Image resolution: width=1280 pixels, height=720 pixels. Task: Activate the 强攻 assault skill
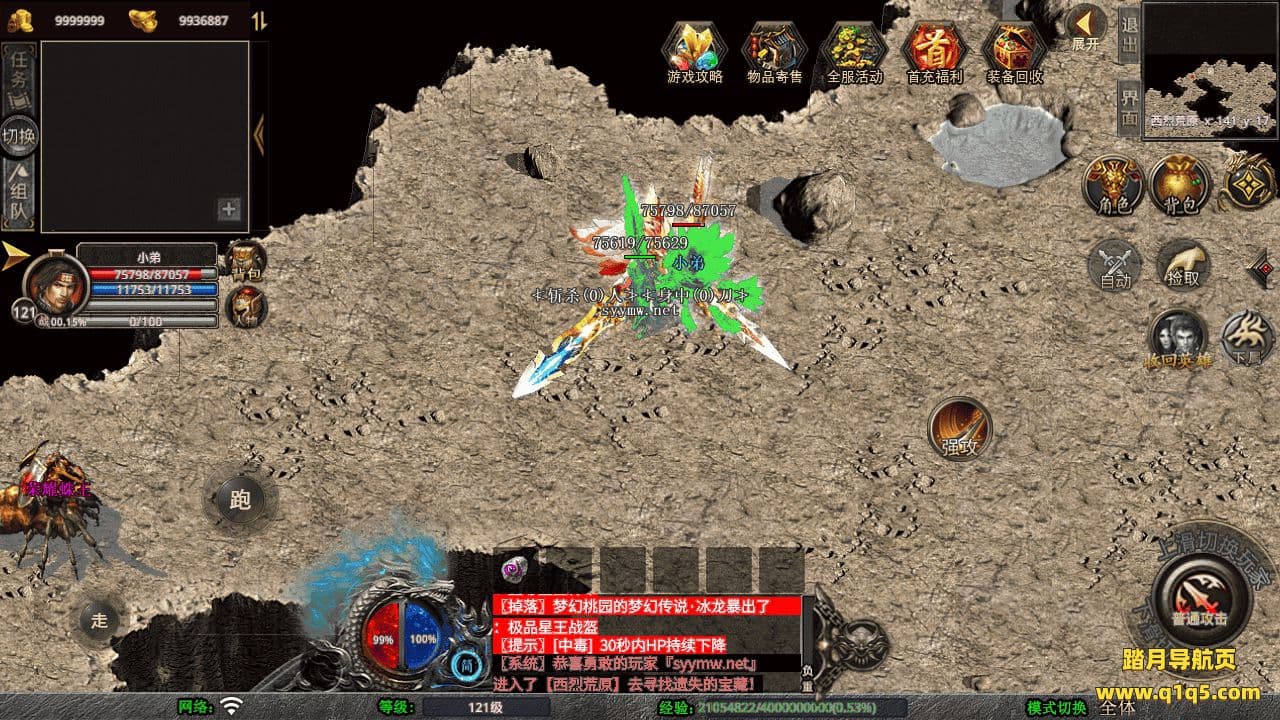tap(960, 428)
